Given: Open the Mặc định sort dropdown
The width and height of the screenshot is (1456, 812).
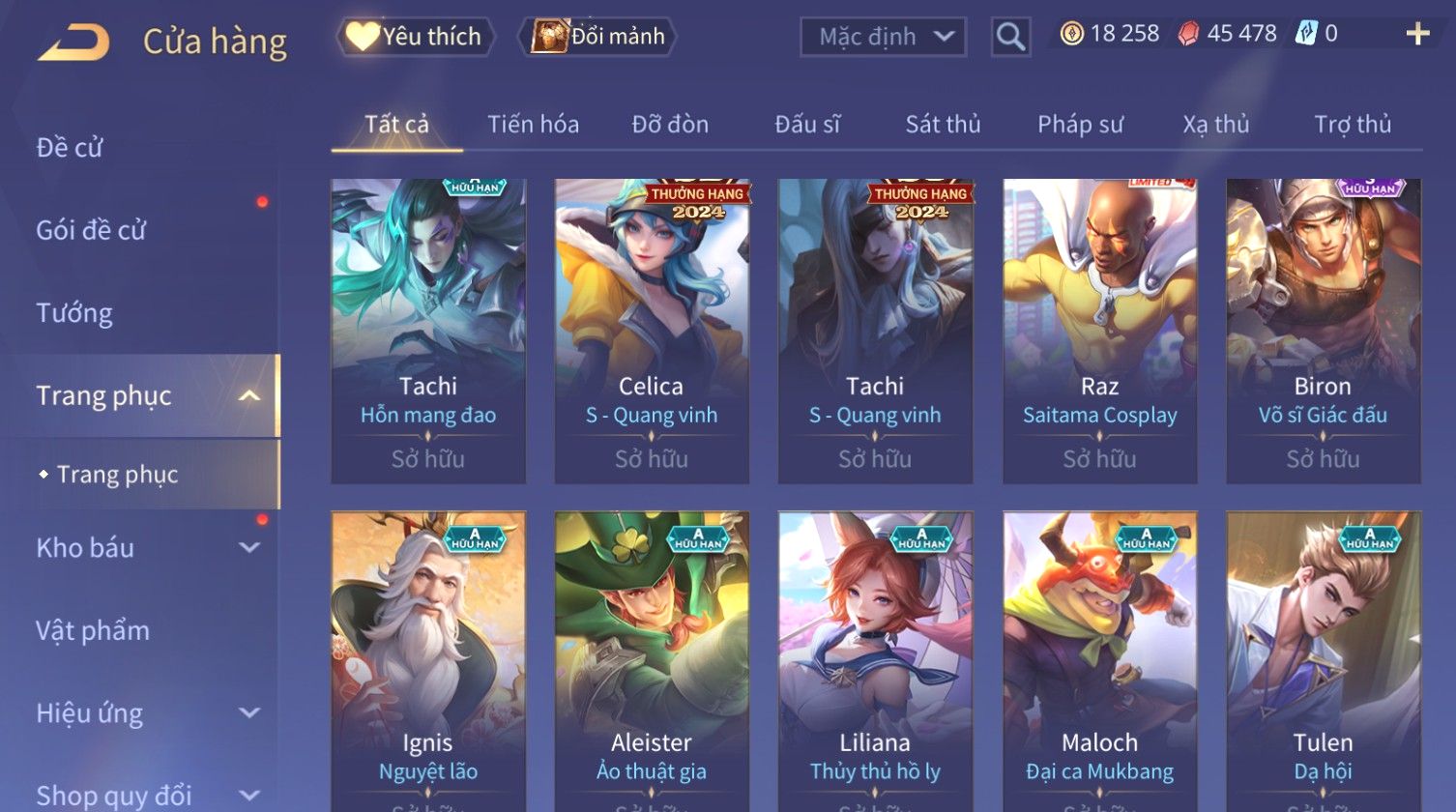Looking at the screenshot, I should tap(884, 37).
